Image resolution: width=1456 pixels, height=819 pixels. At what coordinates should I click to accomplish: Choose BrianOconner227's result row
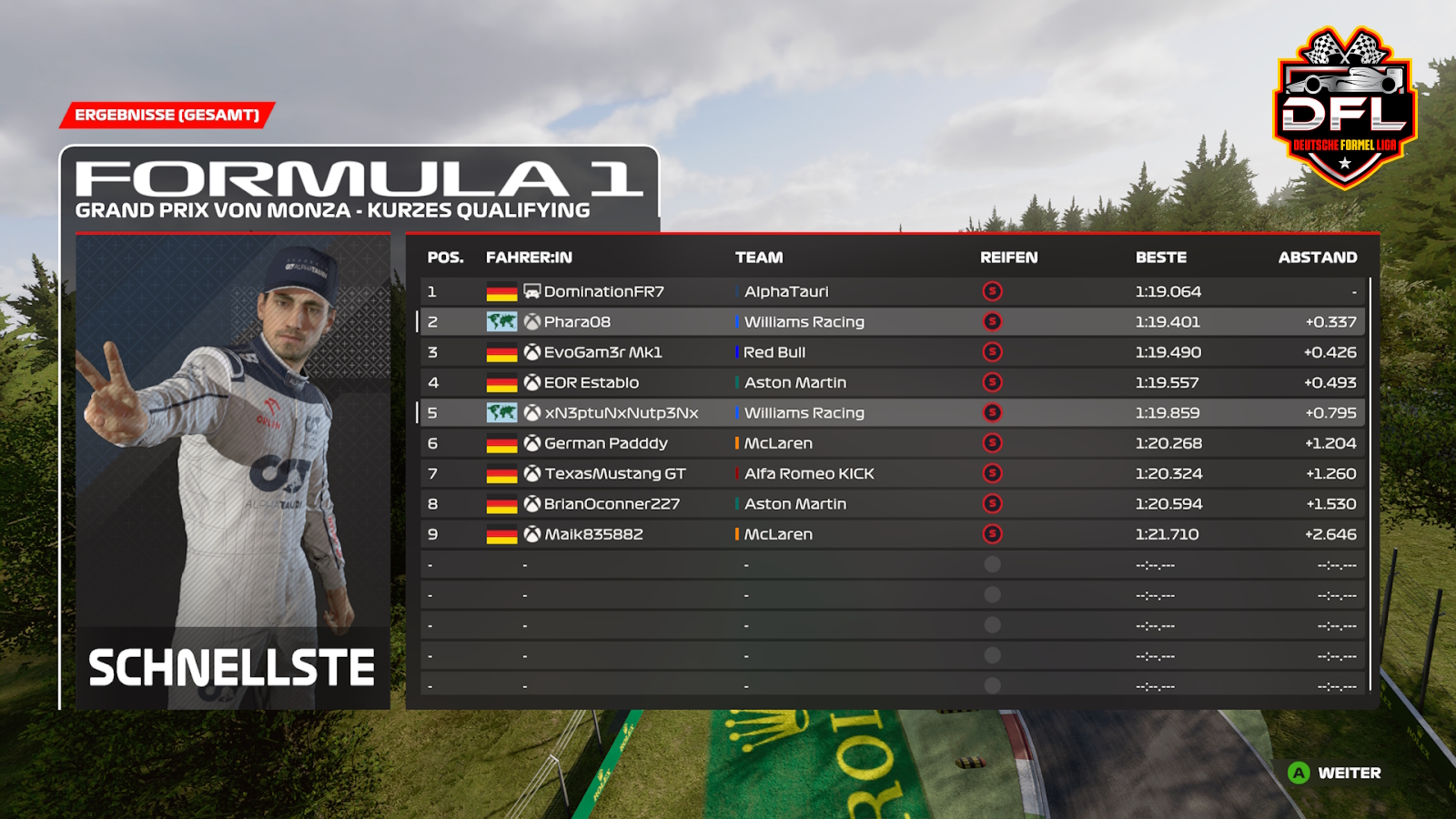pyautogui.click(x=612, y=504)
